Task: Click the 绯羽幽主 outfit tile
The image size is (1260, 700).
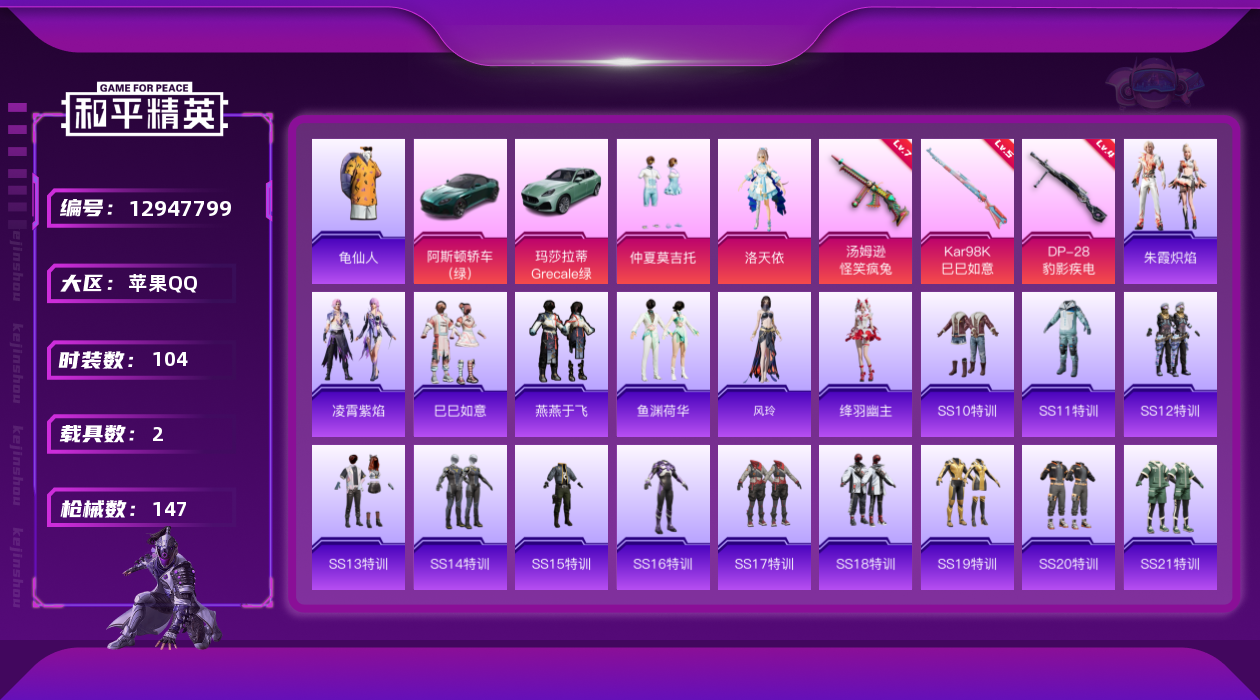Action: [865, 364]
